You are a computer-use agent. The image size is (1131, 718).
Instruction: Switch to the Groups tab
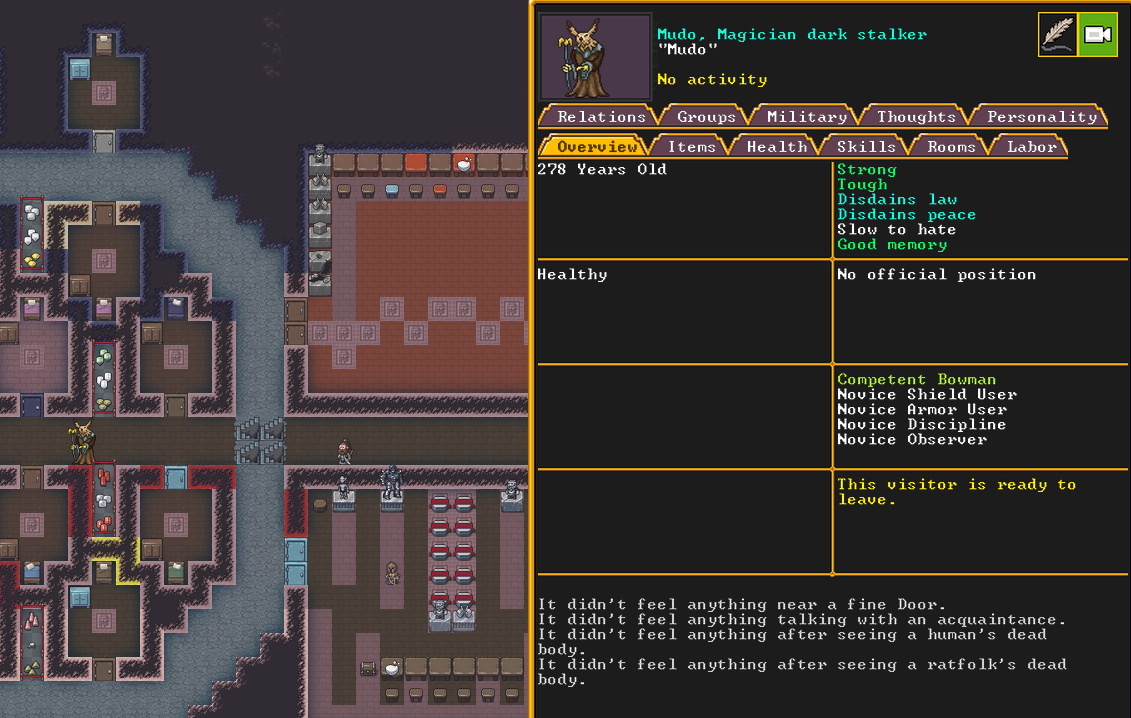pyautogui.click(x=706, y=117)
